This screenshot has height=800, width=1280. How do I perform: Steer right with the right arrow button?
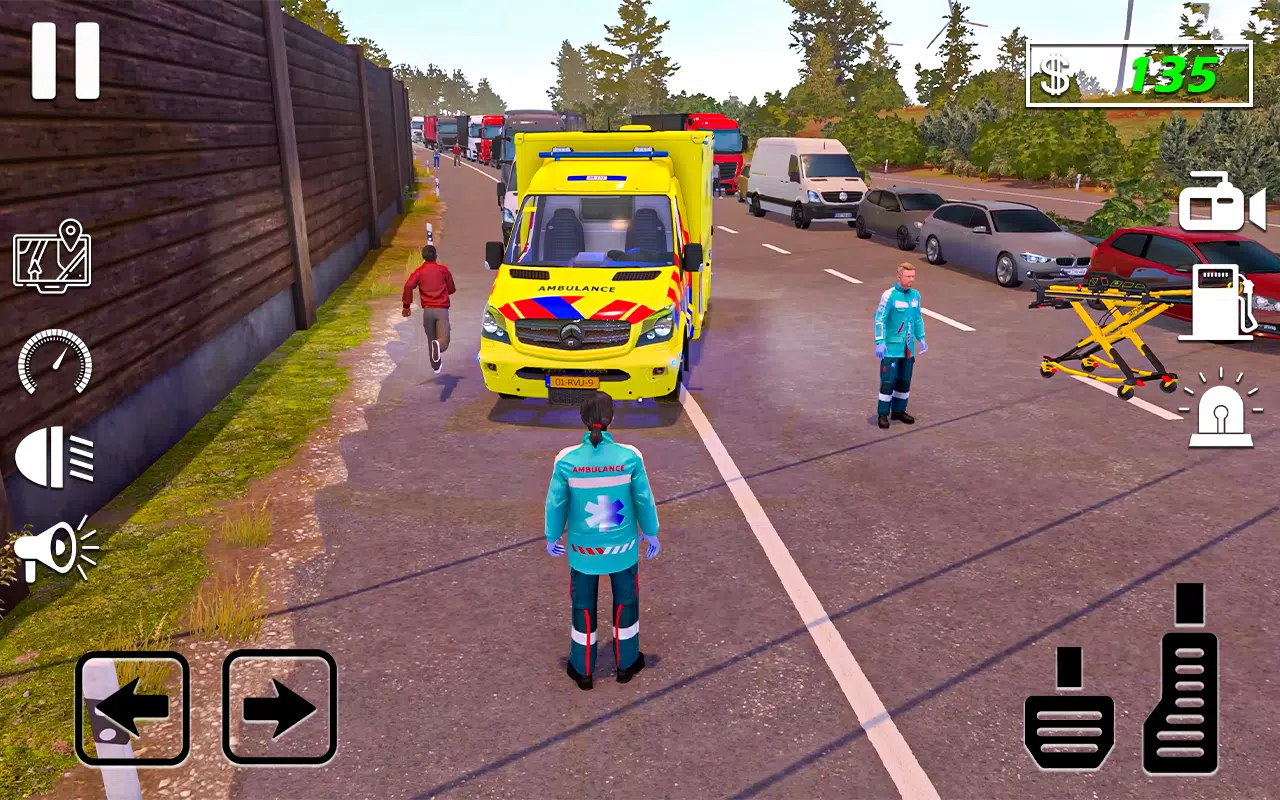point(279,708)
